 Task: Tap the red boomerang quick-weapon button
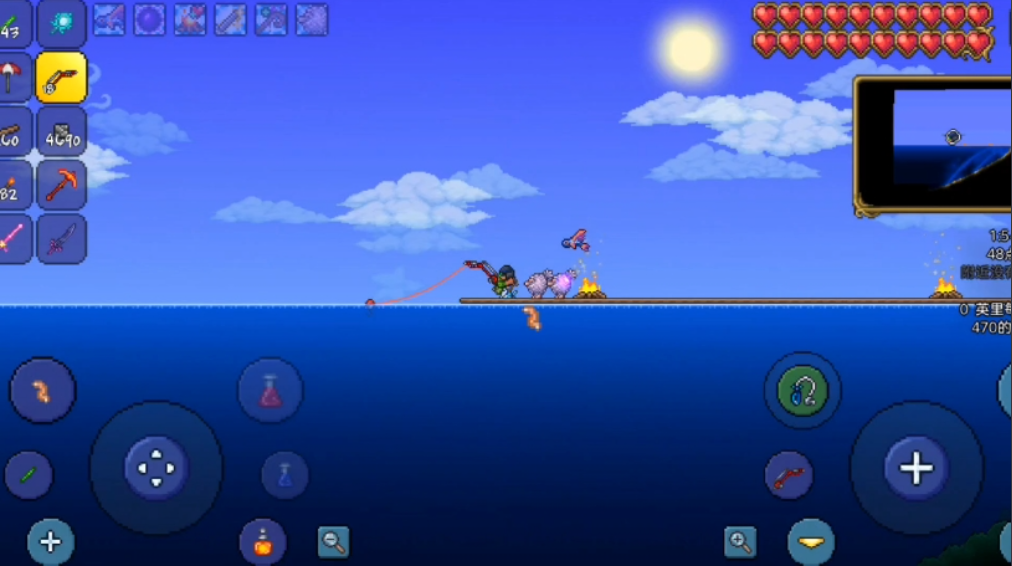[789, 475]
